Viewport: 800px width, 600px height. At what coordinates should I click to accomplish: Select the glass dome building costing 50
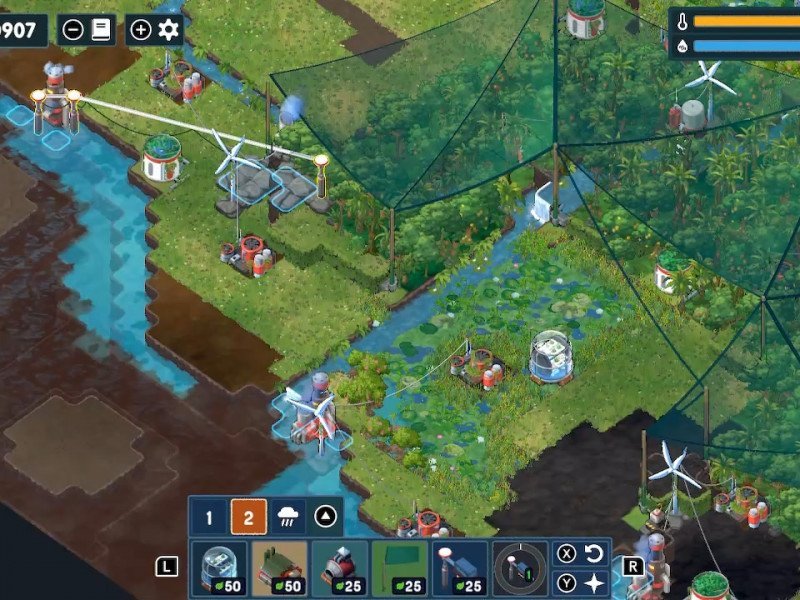pyautogui.click(x=219, y=569)
